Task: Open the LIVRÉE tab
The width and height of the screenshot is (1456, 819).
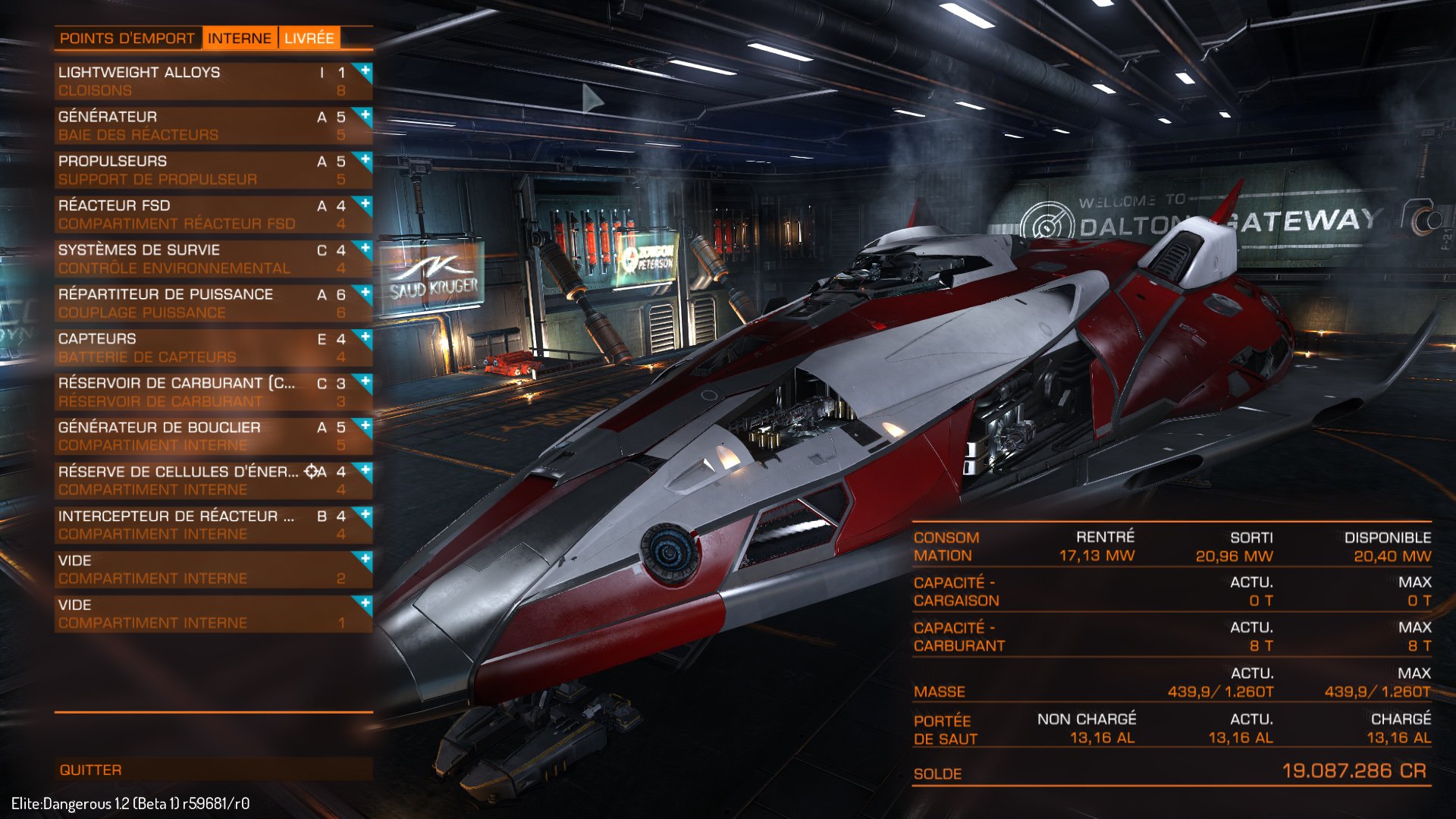Action: coord(309,37)
